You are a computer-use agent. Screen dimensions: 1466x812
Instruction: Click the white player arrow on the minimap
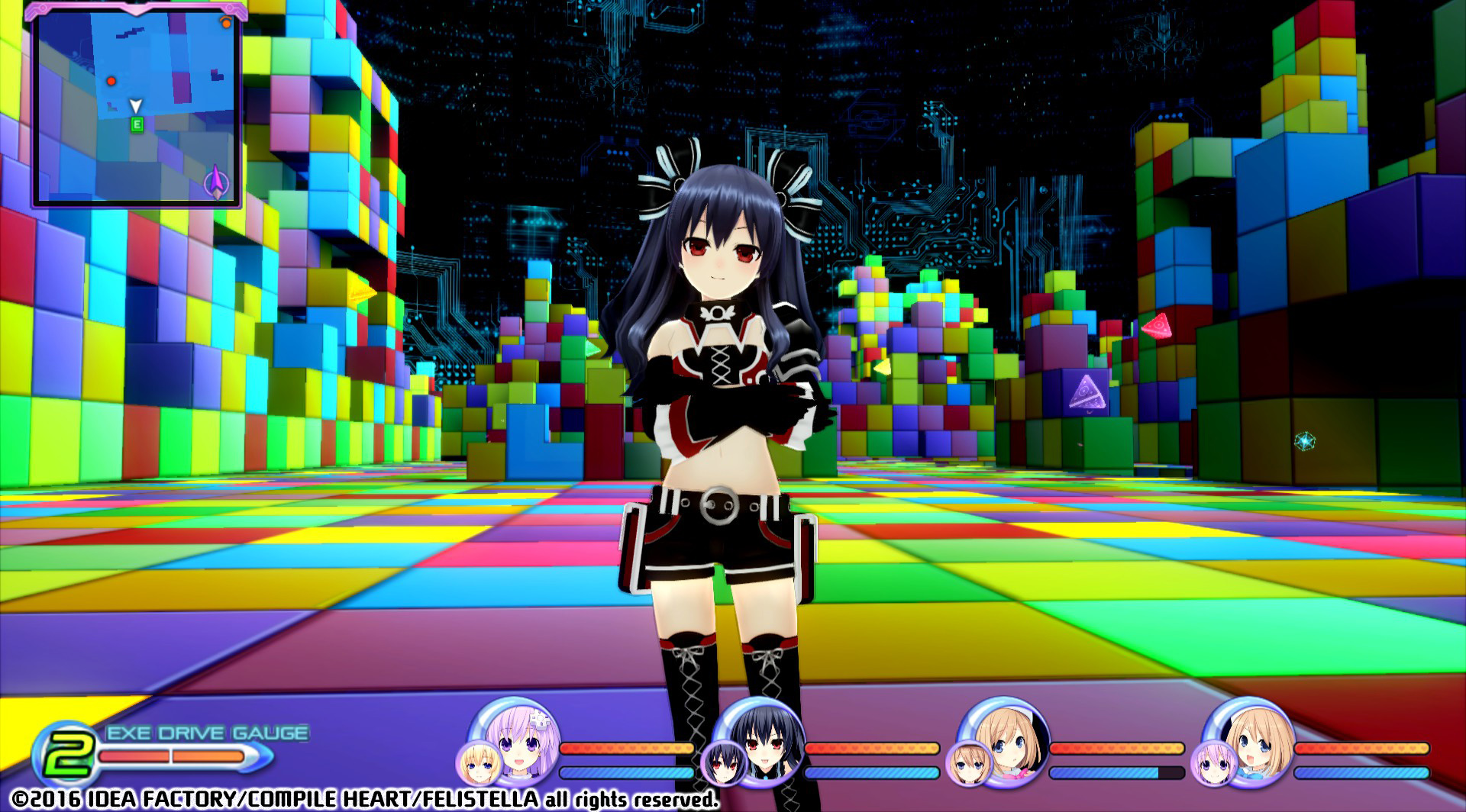137,104
